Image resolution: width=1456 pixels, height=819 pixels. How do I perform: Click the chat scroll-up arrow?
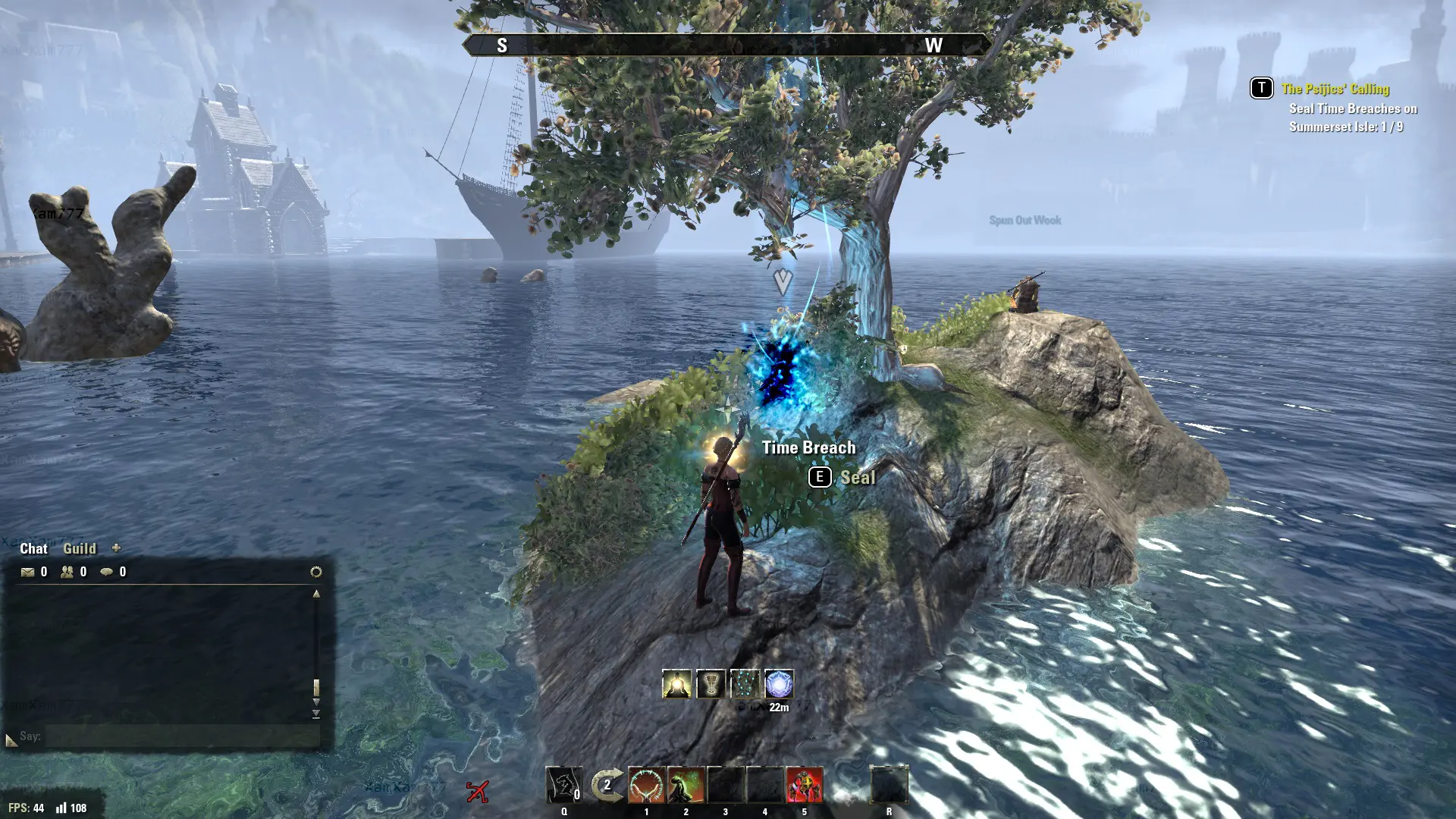[316, 594]
